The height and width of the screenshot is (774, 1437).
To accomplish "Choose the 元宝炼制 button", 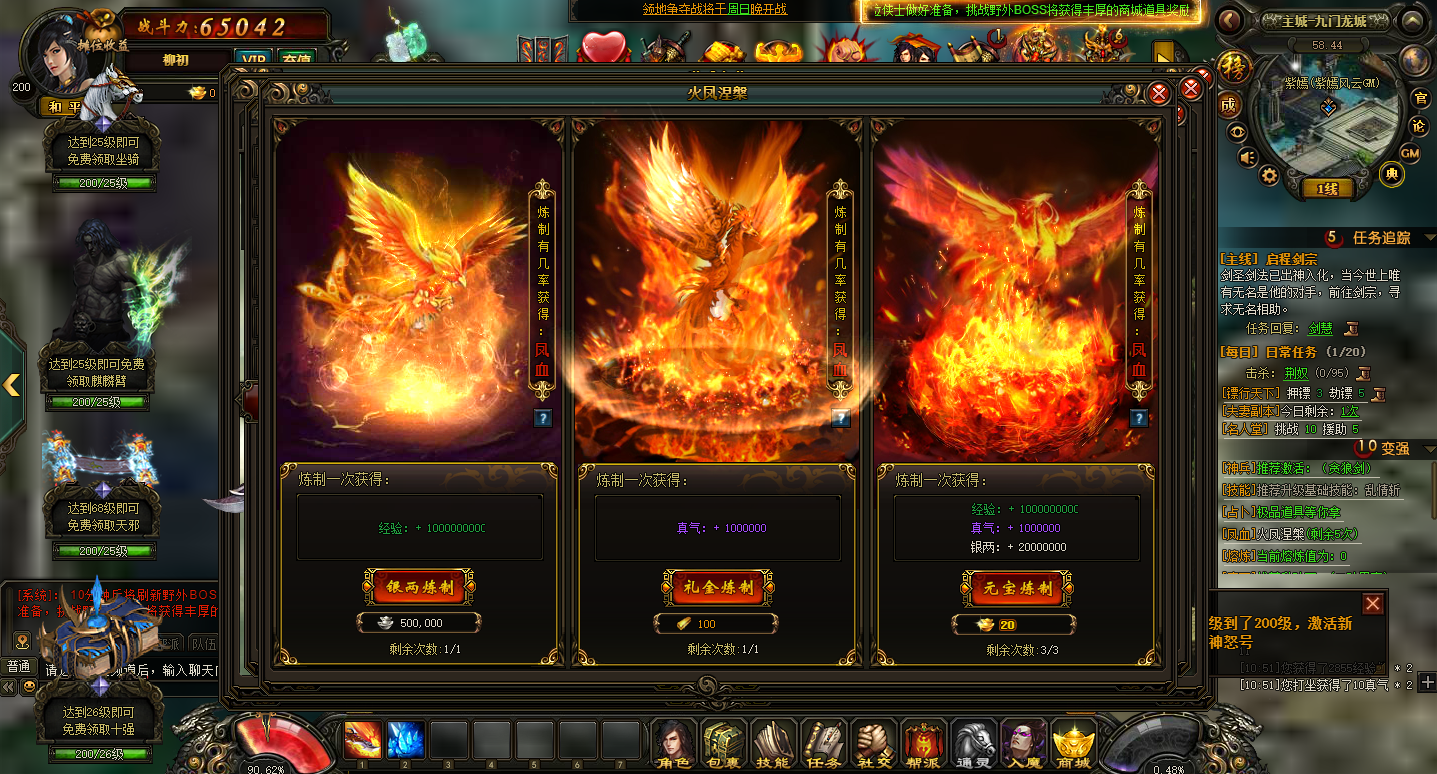I will click(x=1016, y=588).
